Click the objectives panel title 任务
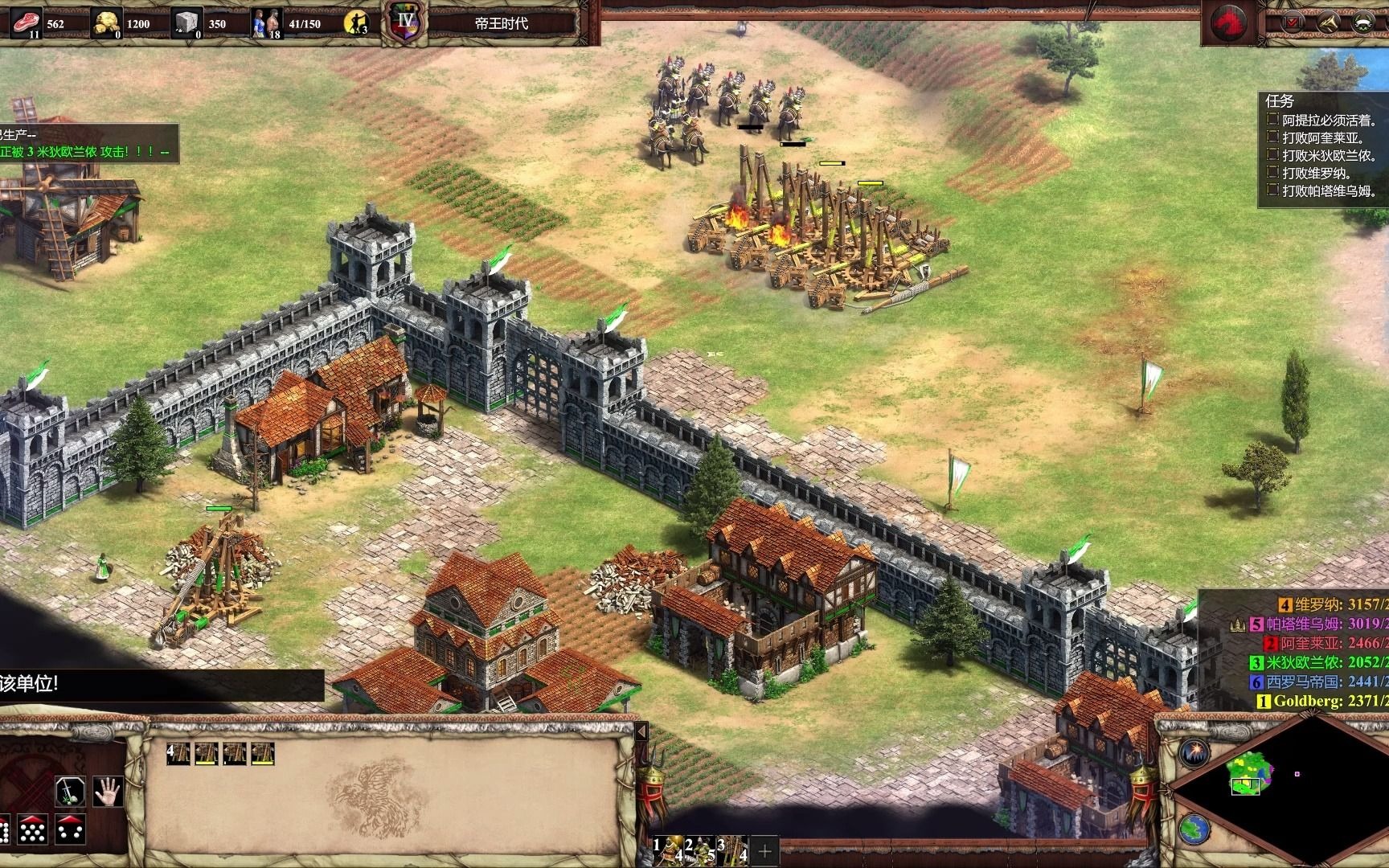 (x=1280, y=101)
